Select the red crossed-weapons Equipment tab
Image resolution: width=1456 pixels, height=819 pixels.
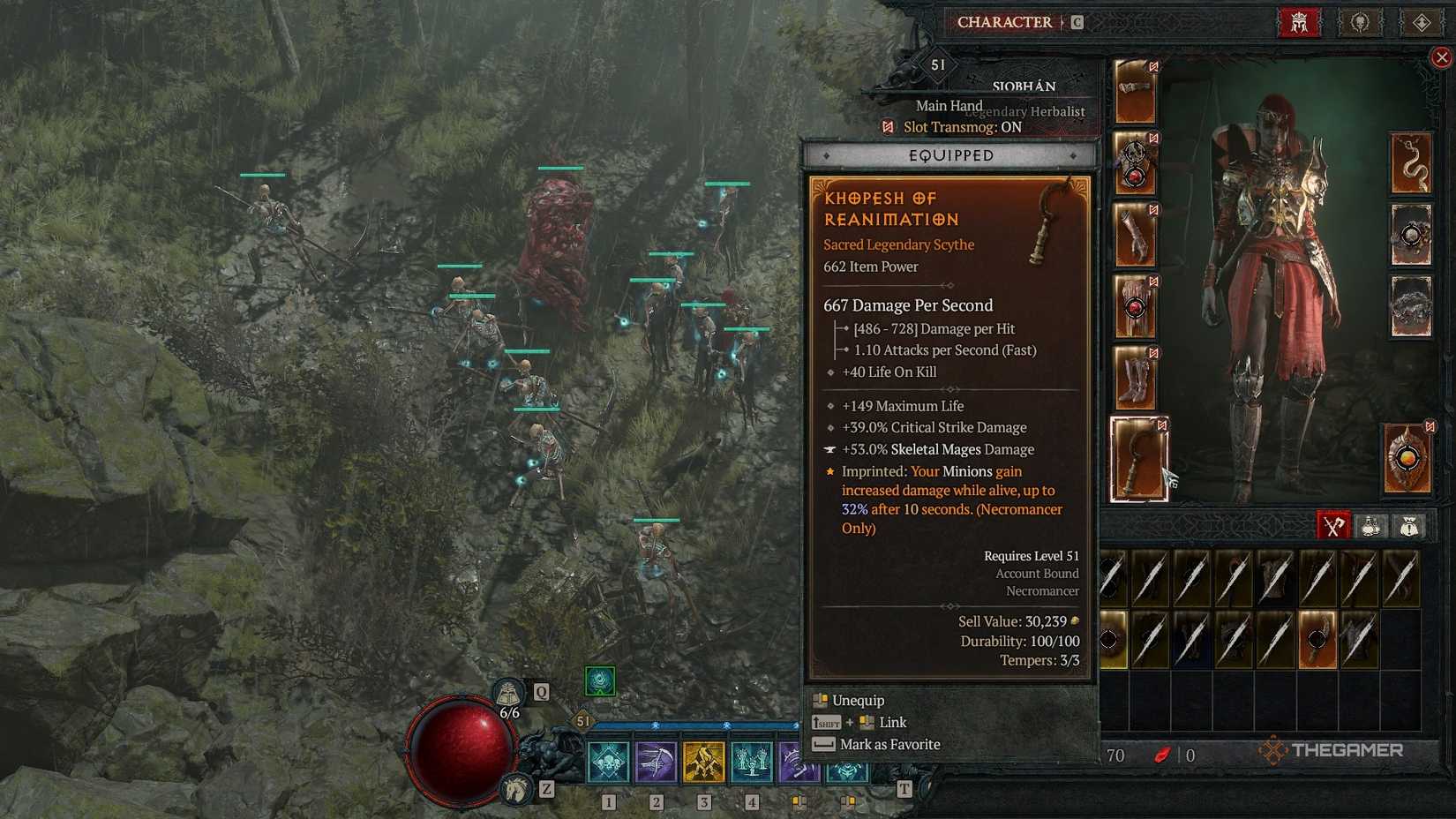(x=1332, y=526)
